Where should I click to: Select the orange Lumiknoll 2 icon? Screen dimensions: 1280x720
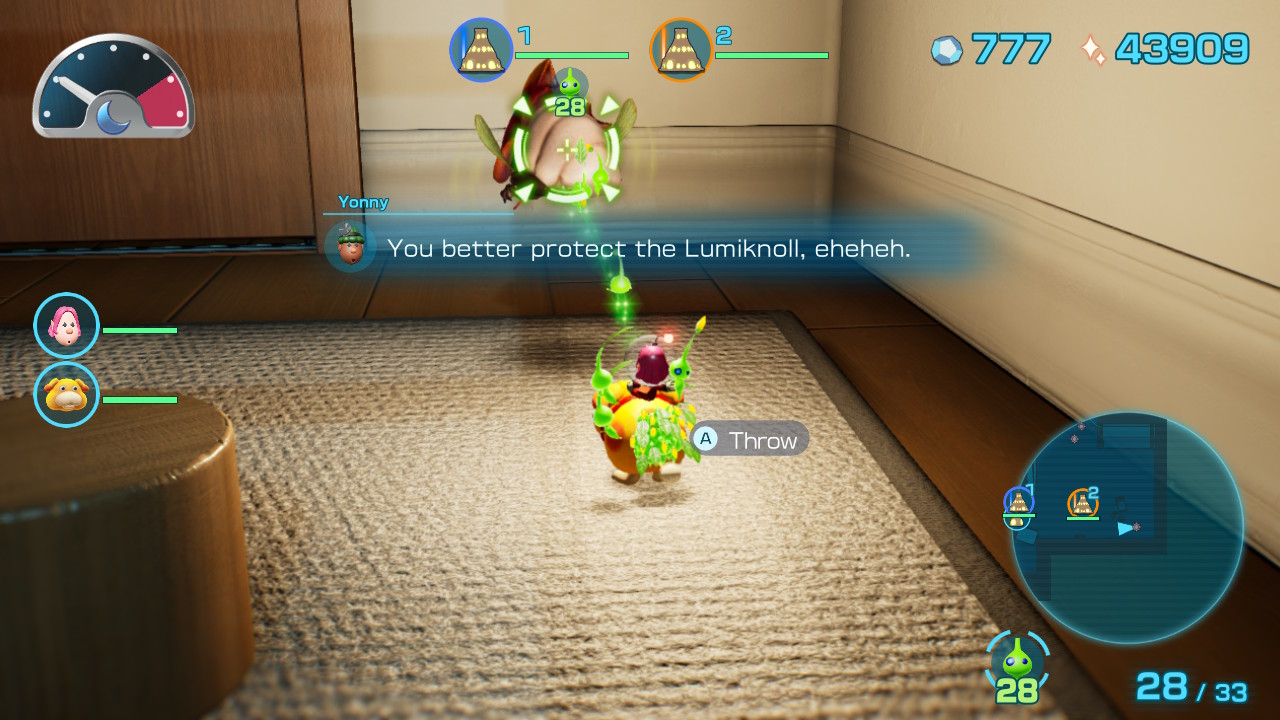(x=681, y=47)
